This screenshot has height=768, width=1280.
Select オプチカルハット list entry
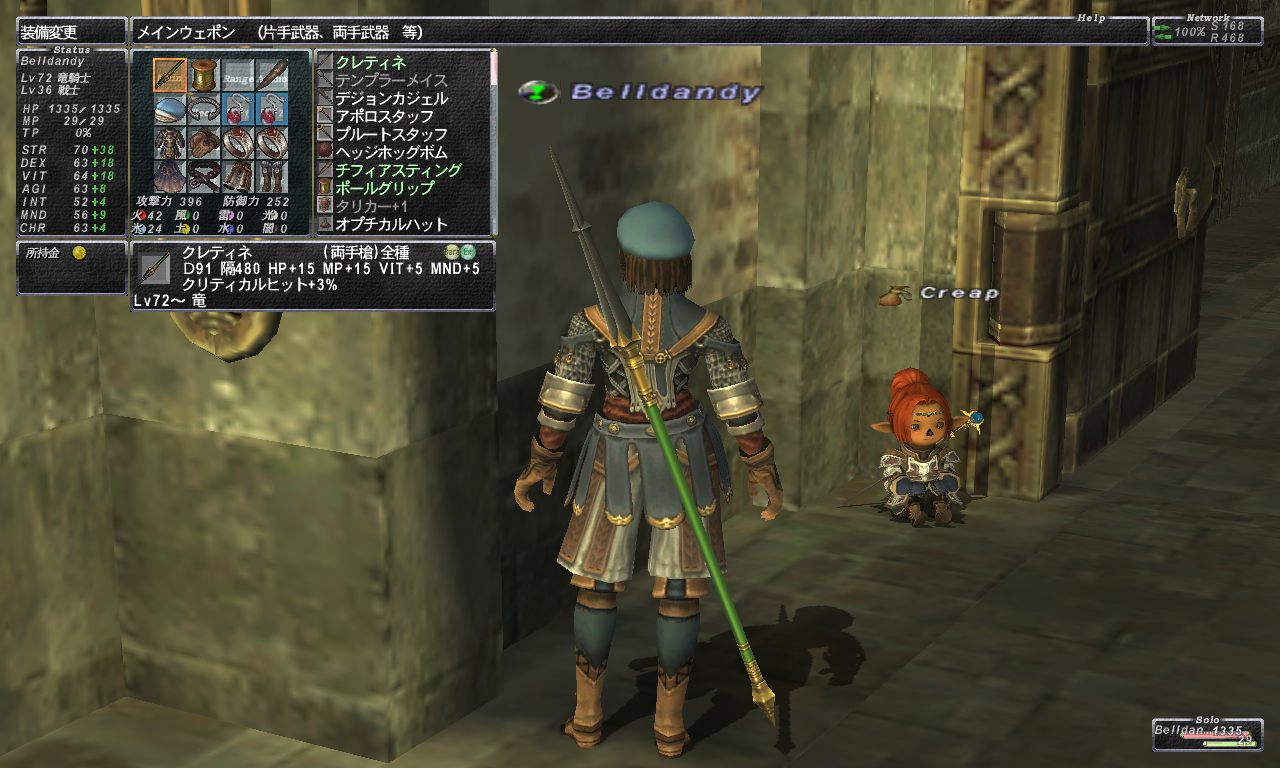[x=391, y=225]
